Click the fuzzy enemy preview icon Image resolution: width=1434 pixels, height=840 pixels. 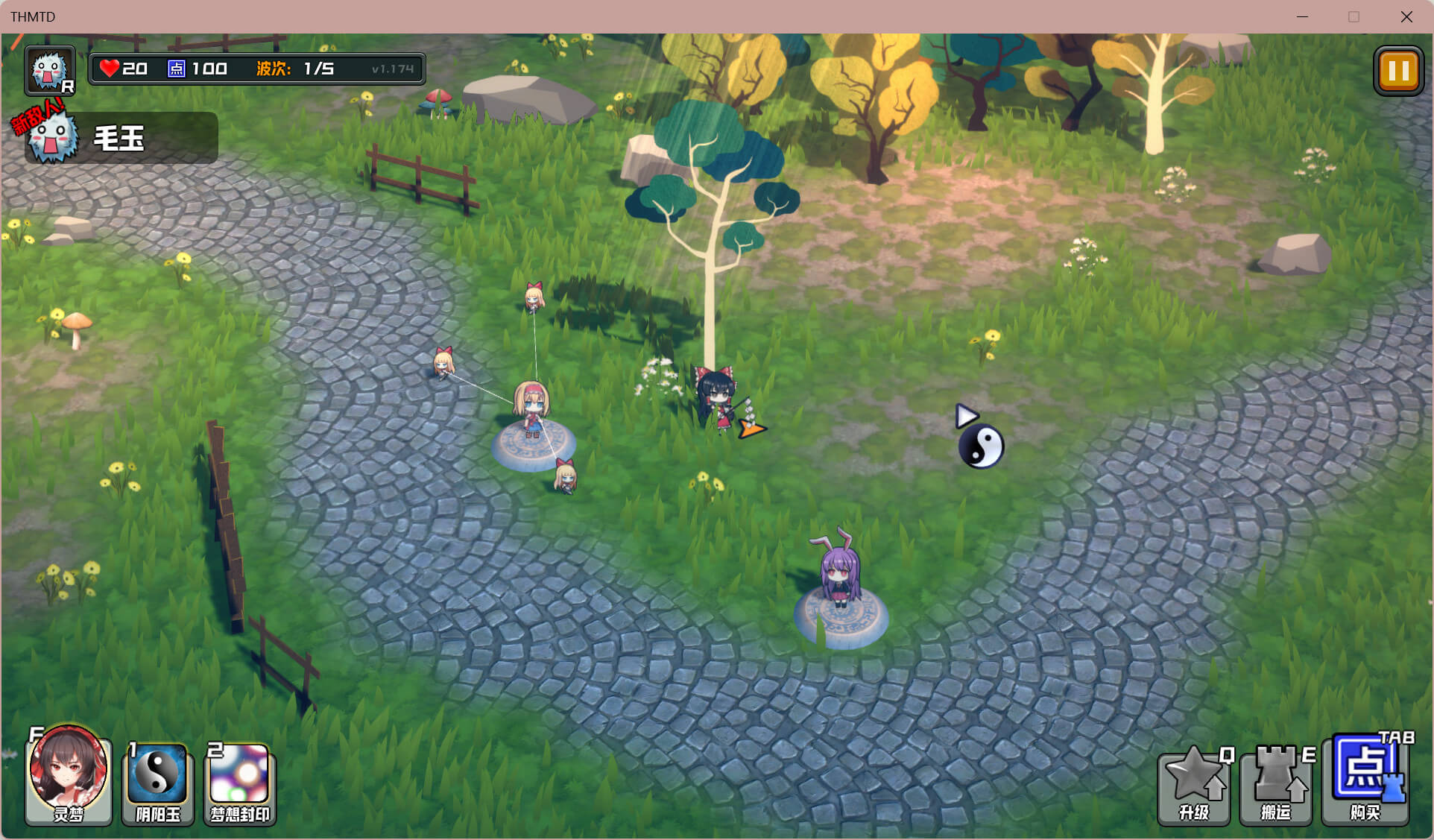click(49, 71)
